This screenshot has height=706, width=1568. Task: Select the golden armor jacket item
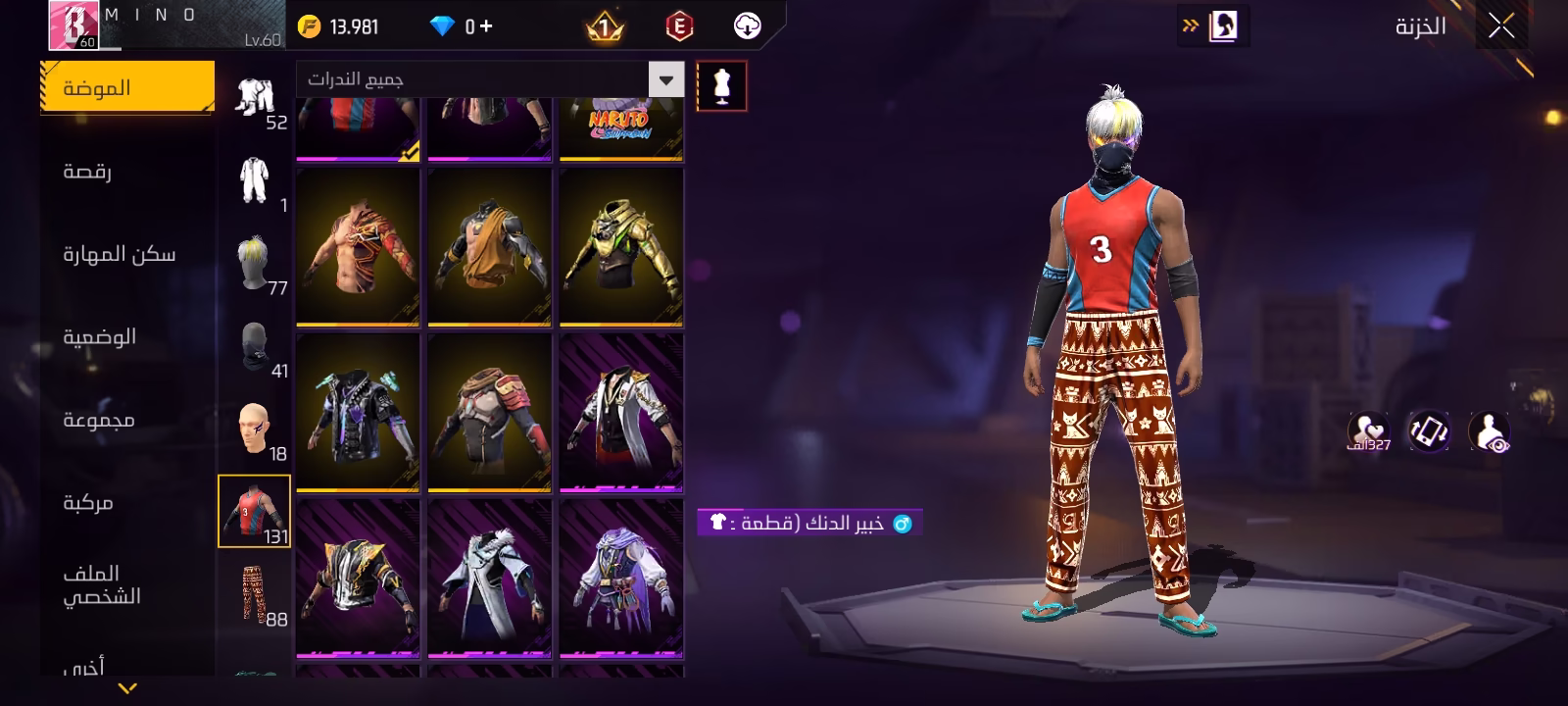621,246
